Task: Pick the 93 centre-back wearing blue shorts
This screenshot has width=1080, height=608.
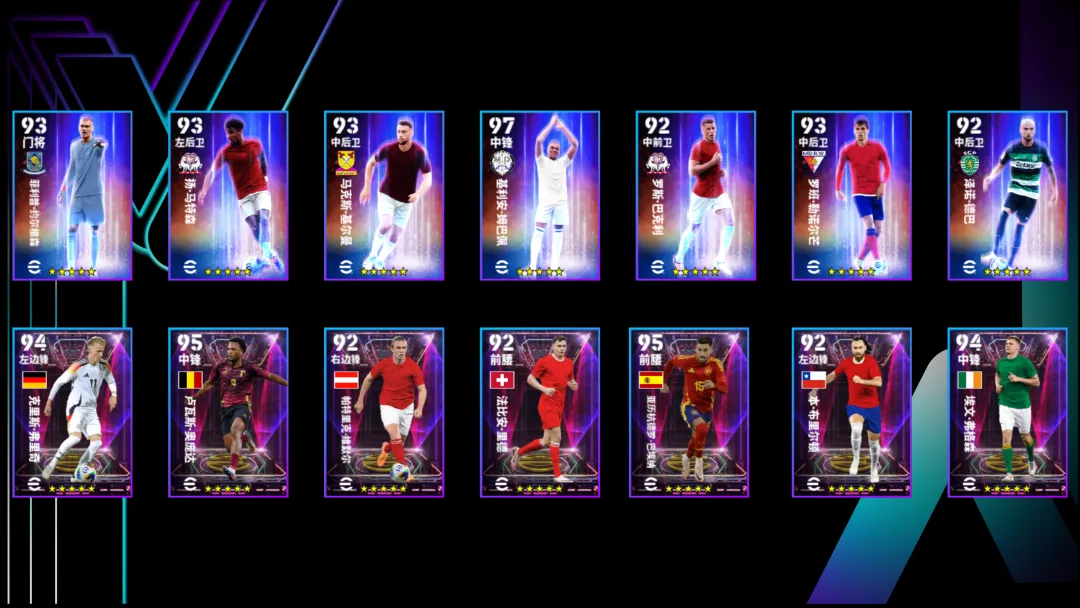Action: click(852, 196)
